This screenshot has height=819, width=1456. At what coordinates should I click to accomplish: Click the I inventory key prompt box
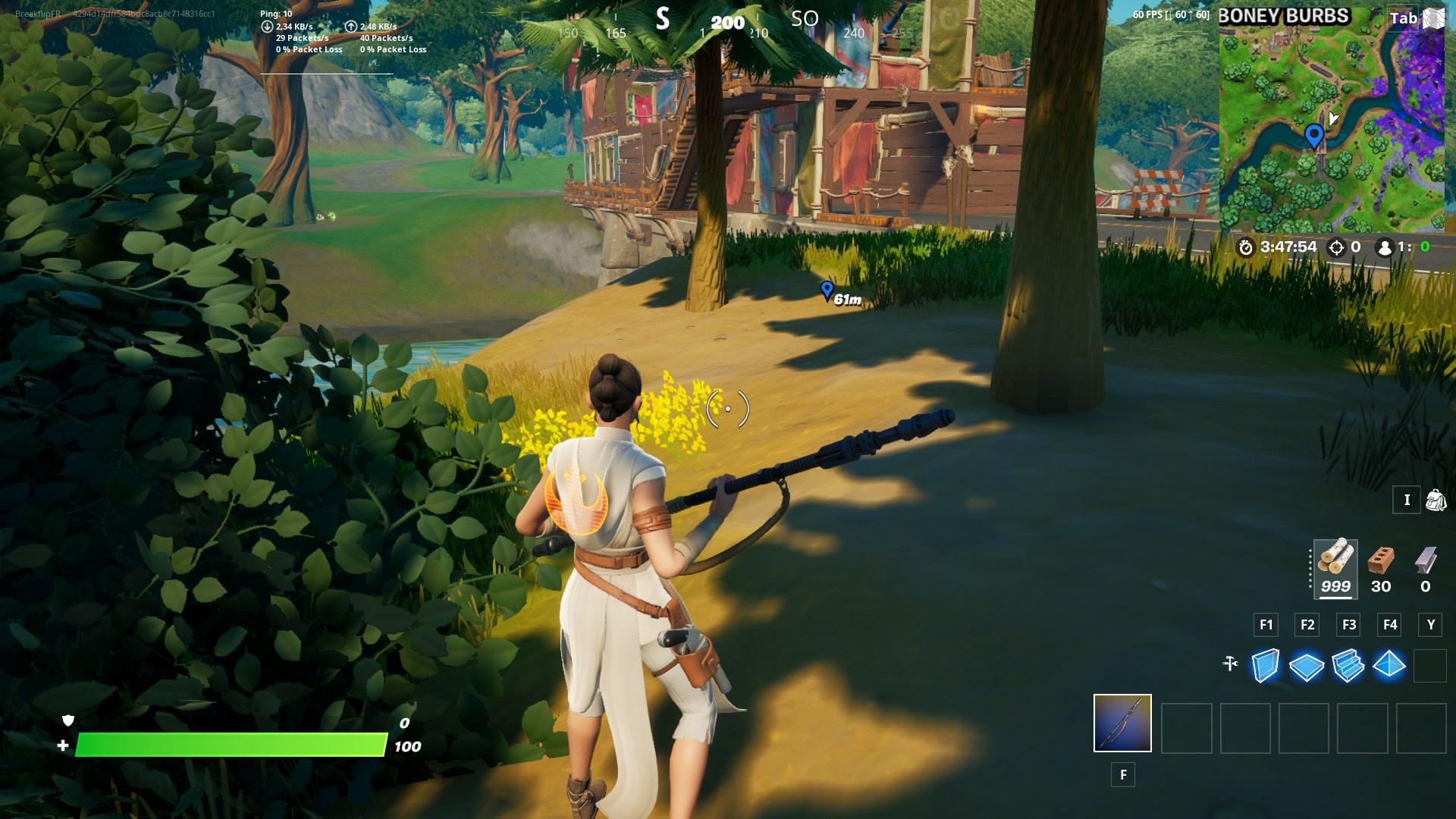click(1407, 500)
